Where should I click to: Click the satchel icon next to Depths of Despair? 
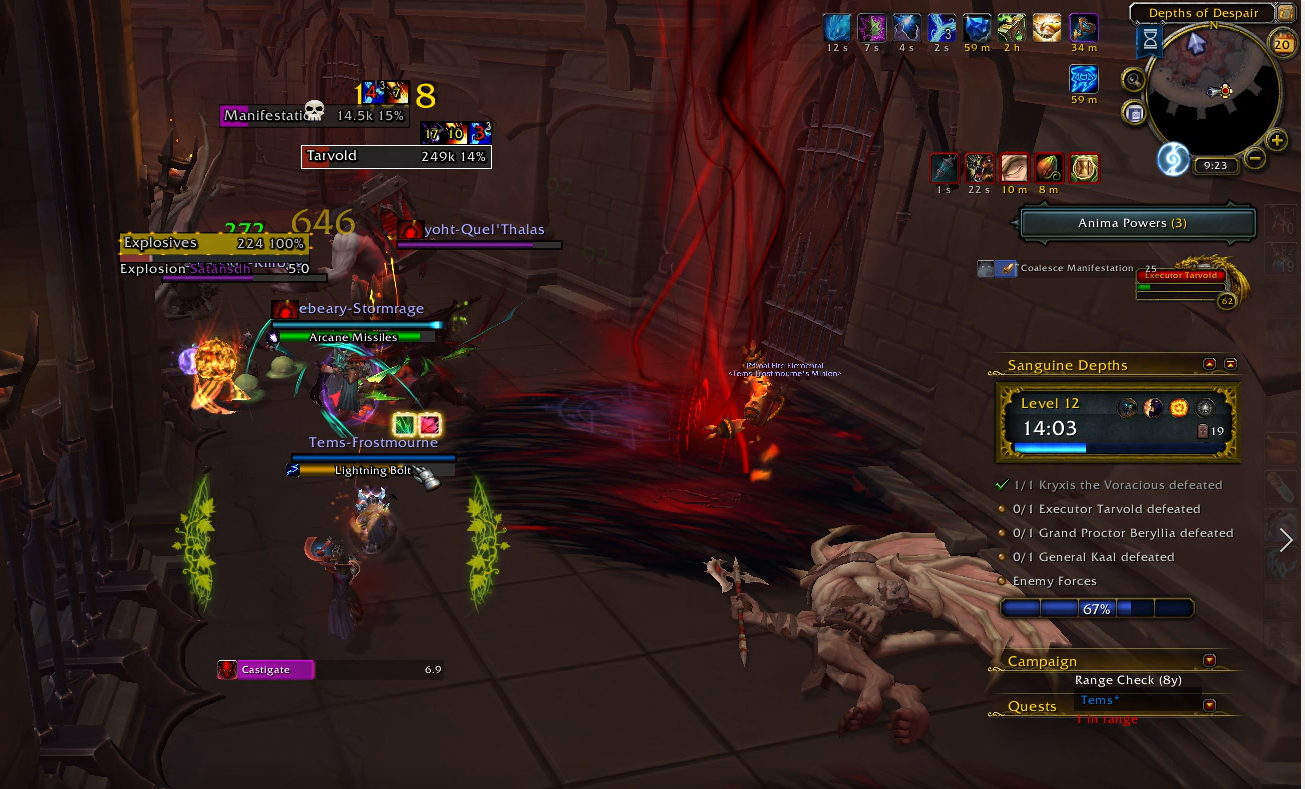(1287, 12)
